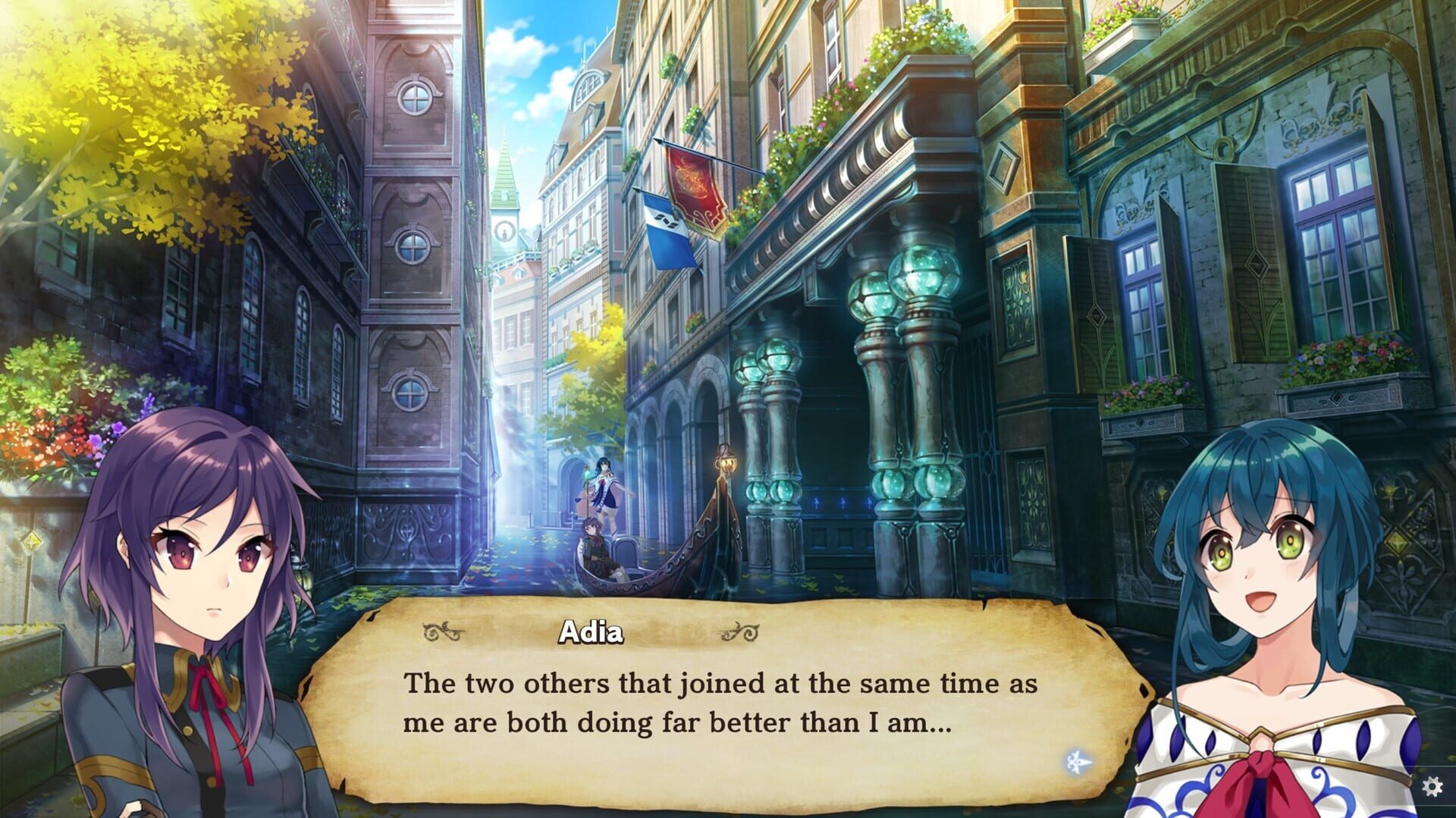This screenshot has height=818, width=1456.
Task: Click the green clock tower spire
Action: pos(503,174)
